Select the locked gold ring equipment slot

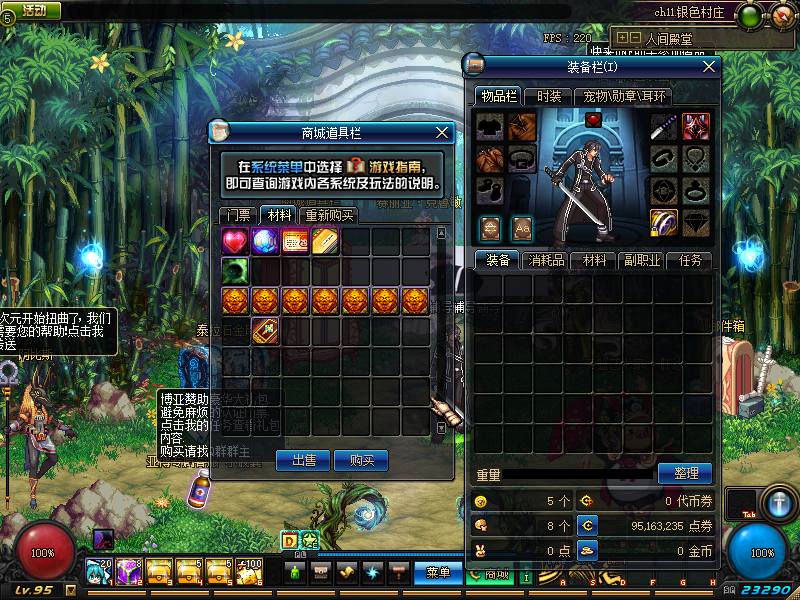(665, 221)
